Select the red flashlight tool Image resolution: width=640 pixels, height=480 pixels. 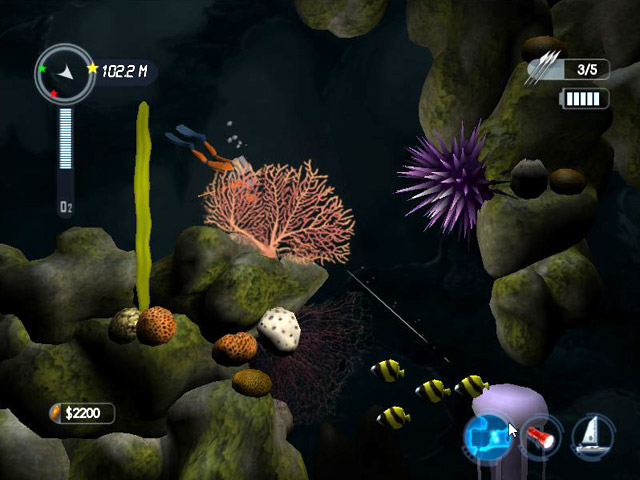coord(541,437)
